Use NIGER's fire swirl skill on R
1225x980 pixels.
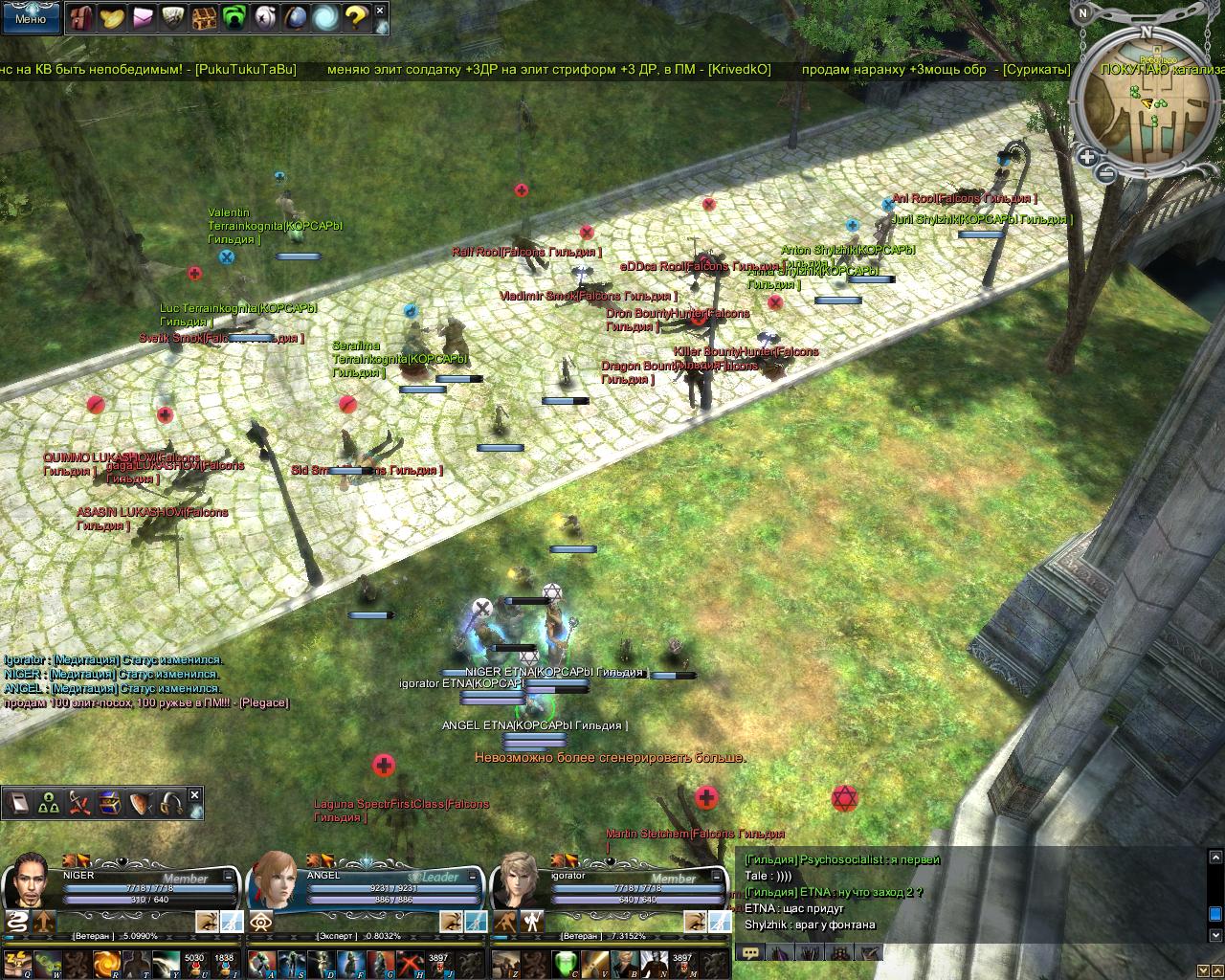point(105,963)
